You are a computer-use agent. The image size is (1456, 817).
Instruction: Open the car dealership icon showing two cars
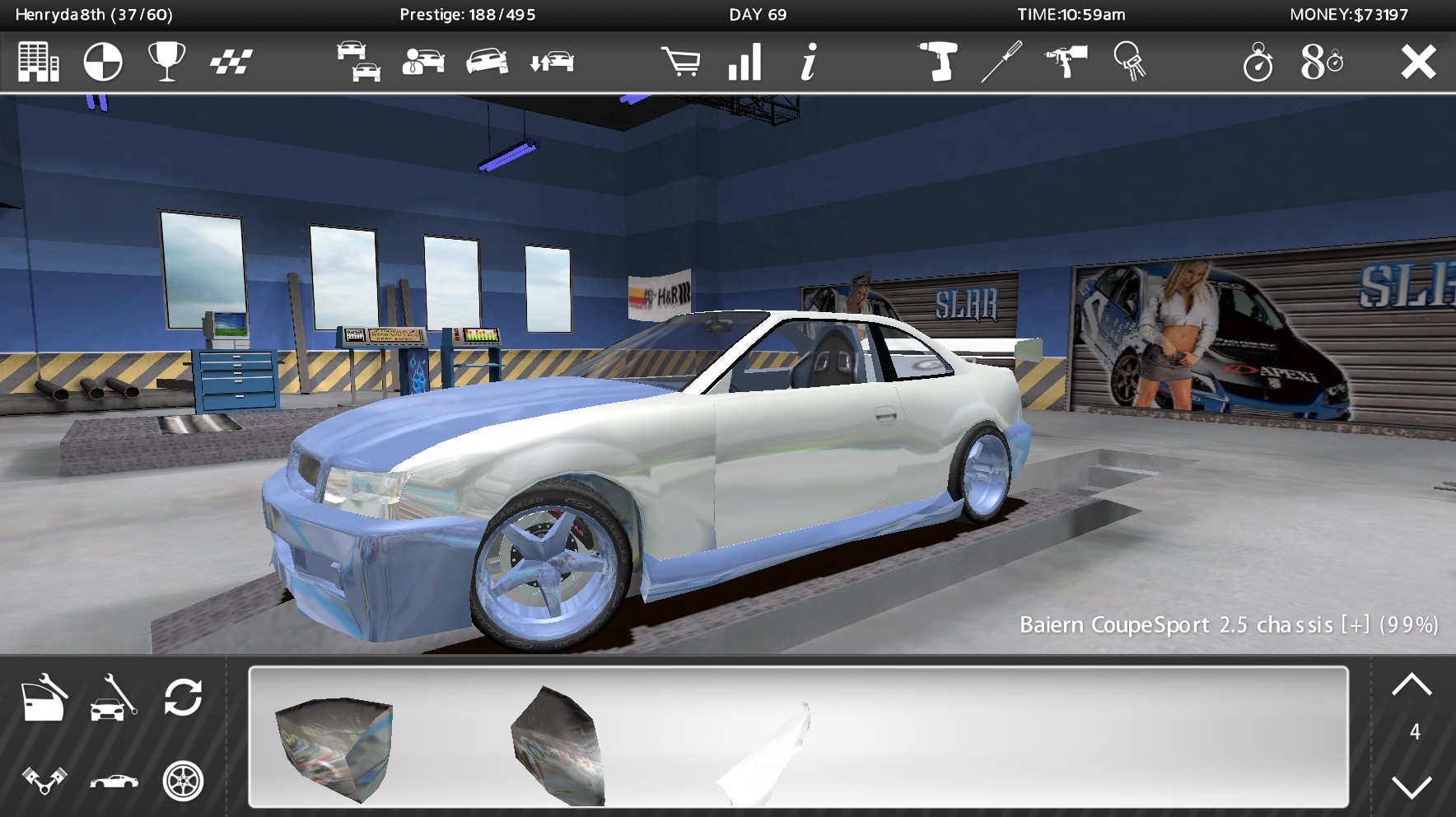coord(360,62)
